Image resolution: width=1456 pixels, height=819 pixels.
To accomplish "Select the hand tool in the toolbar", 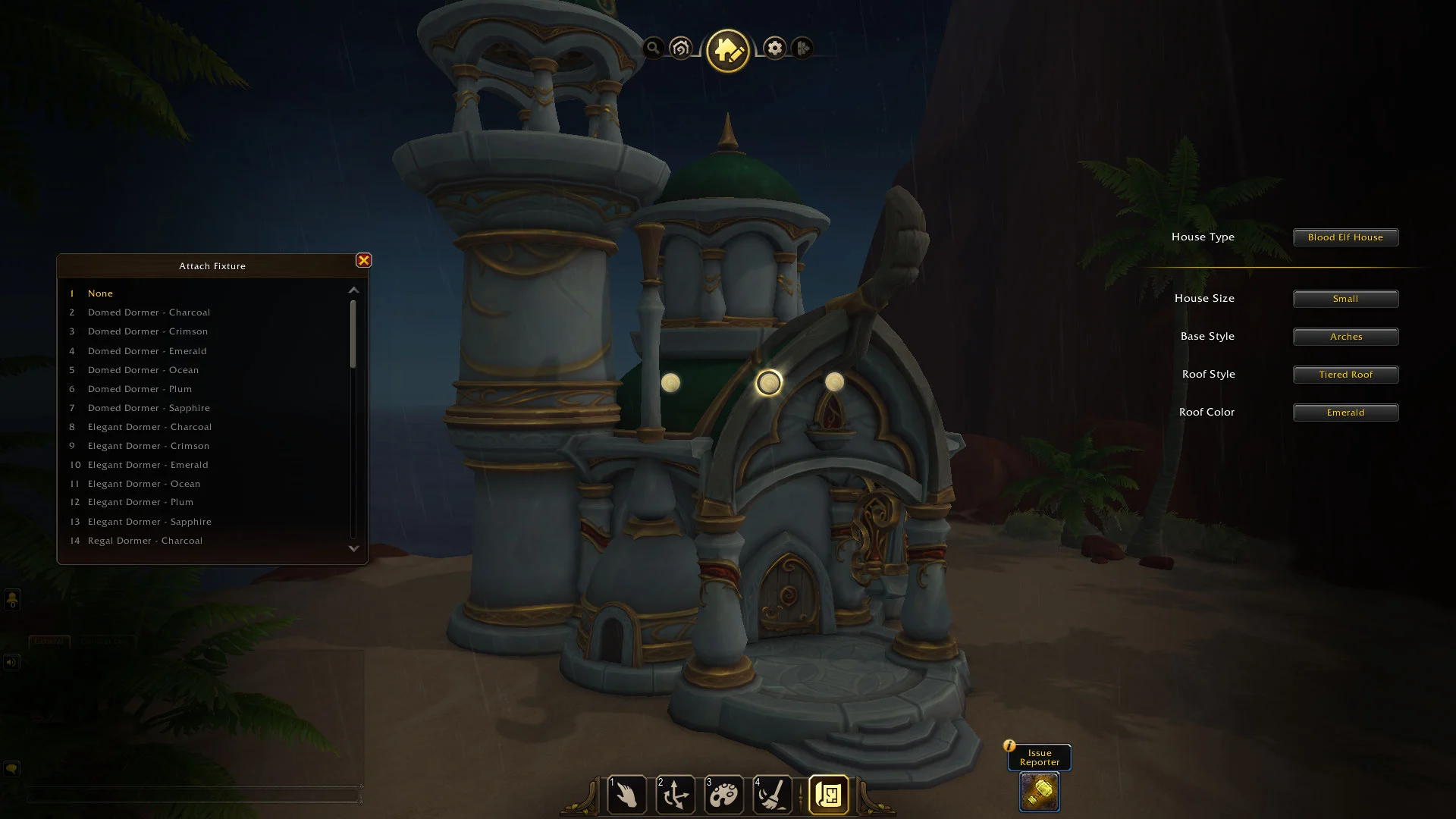I will [x=626, y=795].
